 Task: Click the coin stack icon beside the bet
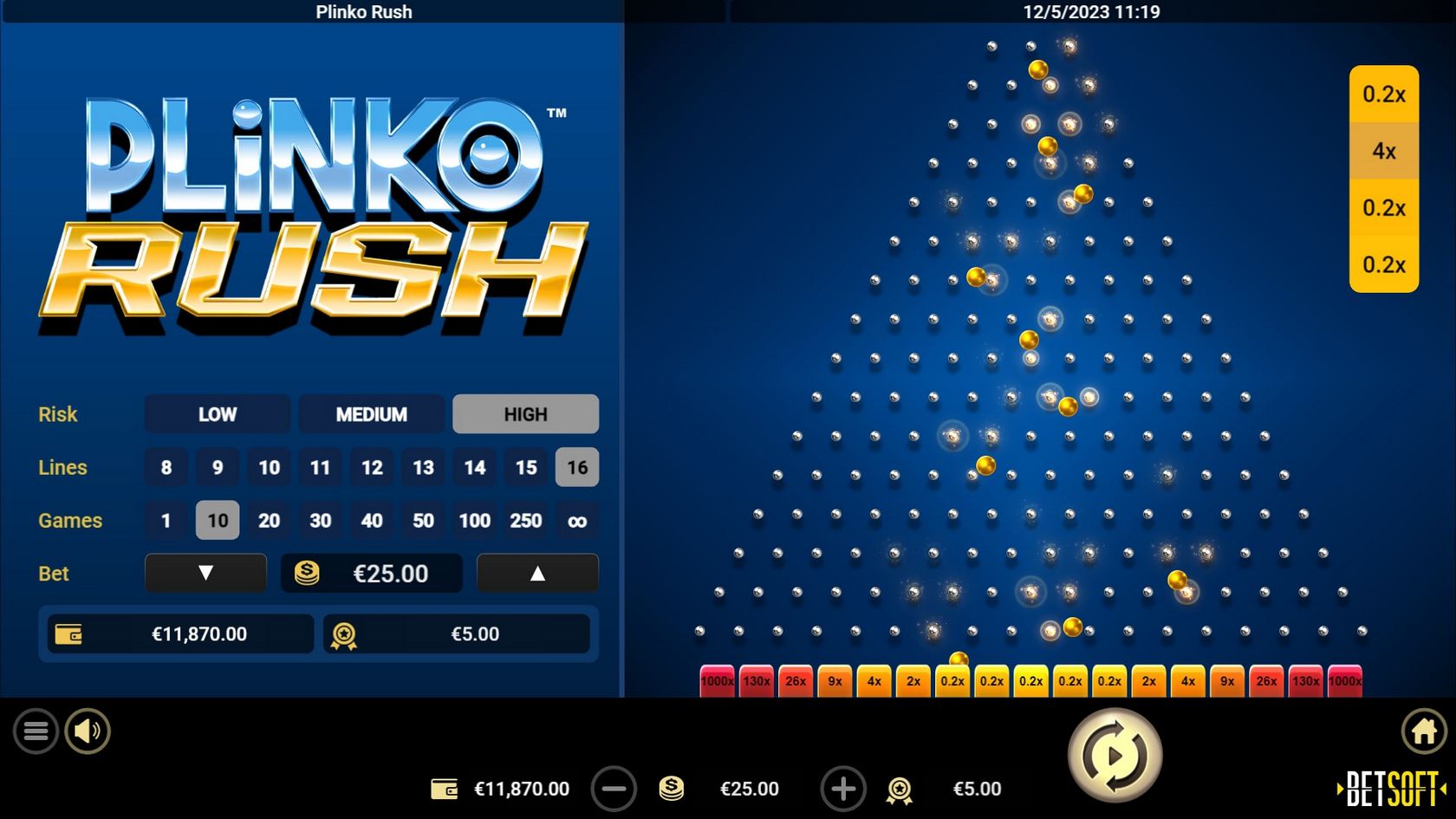tap(671, 789)
